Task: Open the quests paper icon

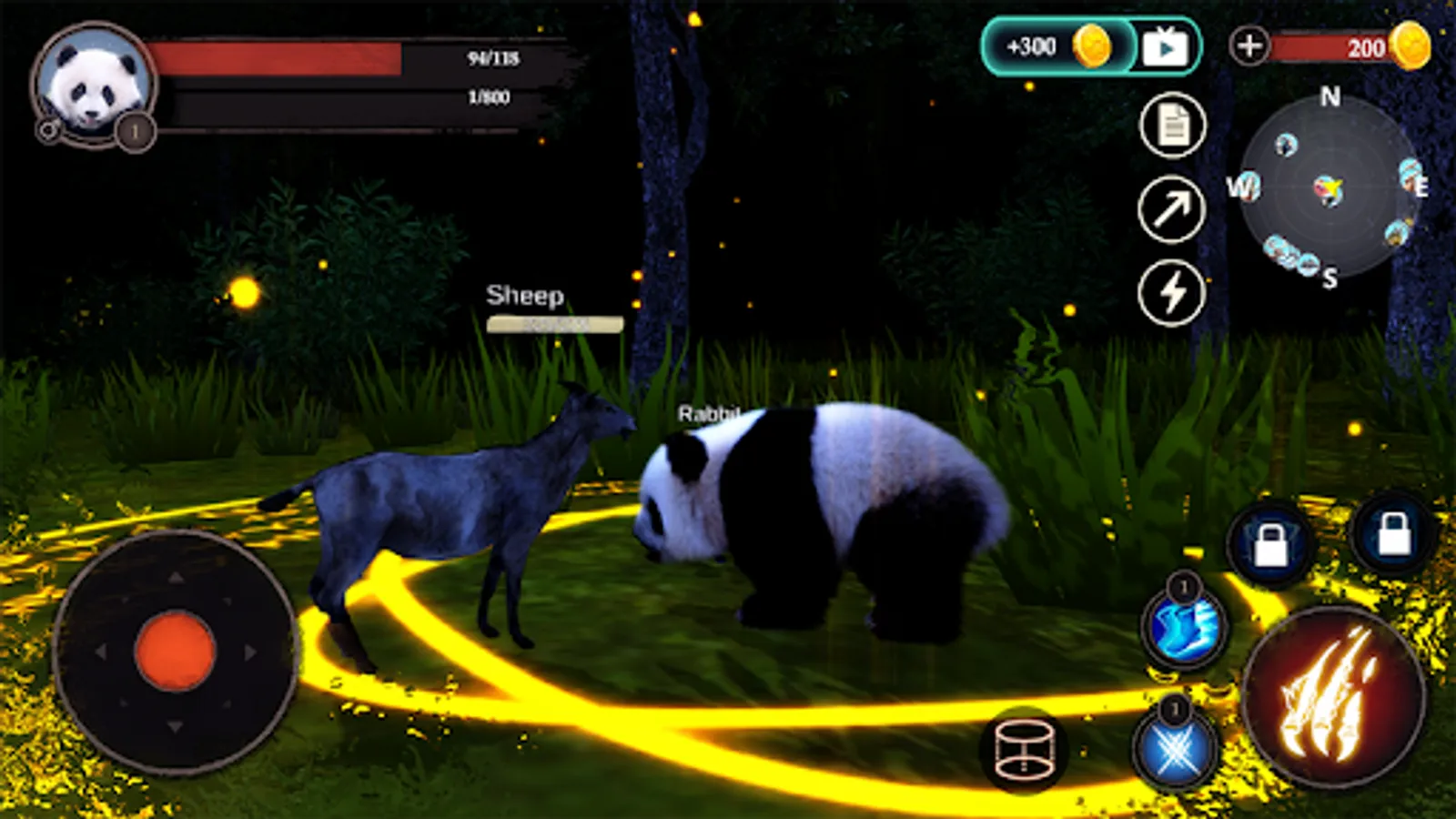Action: click(x=1173, y=126)
